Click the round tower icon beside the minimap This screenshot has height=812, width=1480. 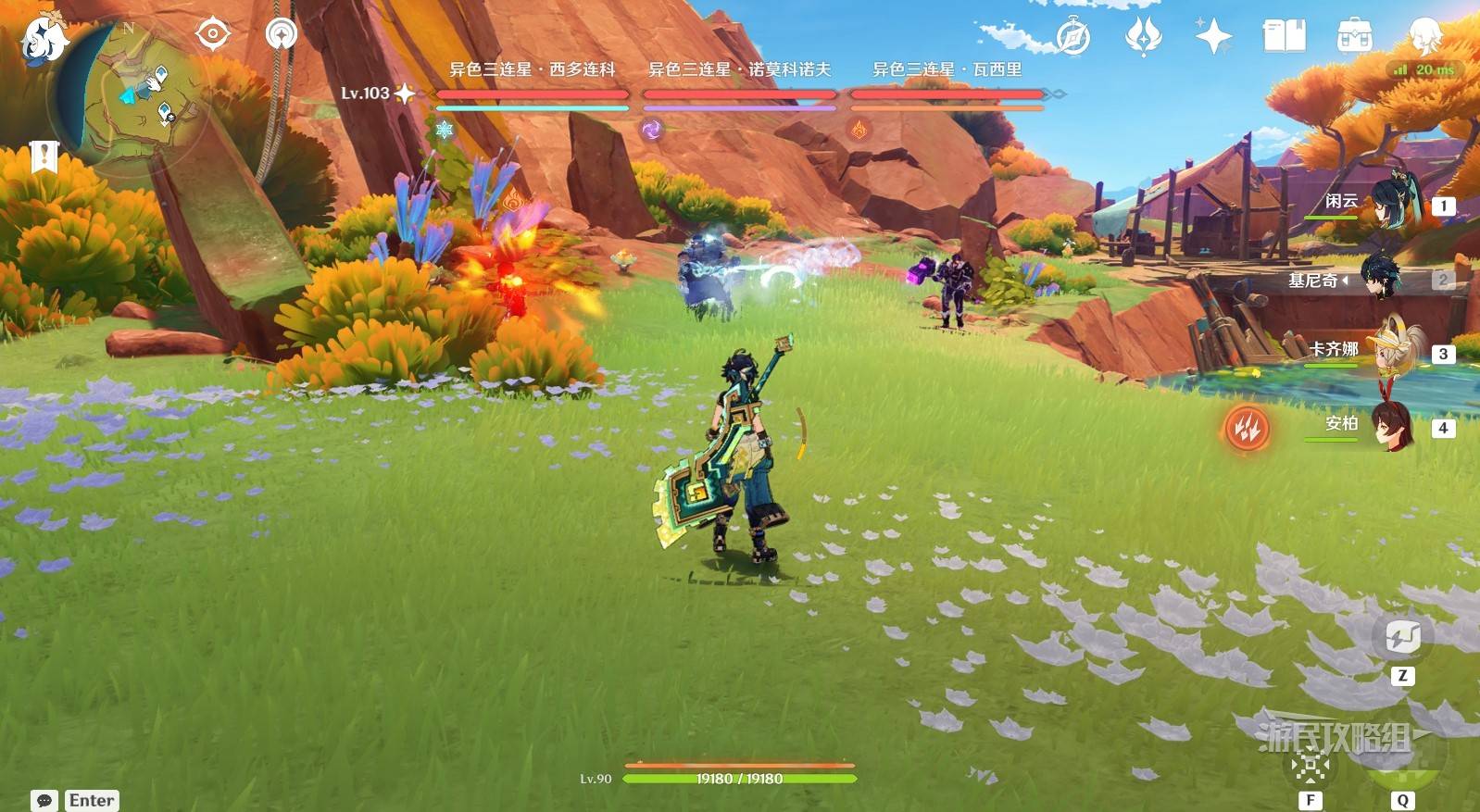point(281,35)
